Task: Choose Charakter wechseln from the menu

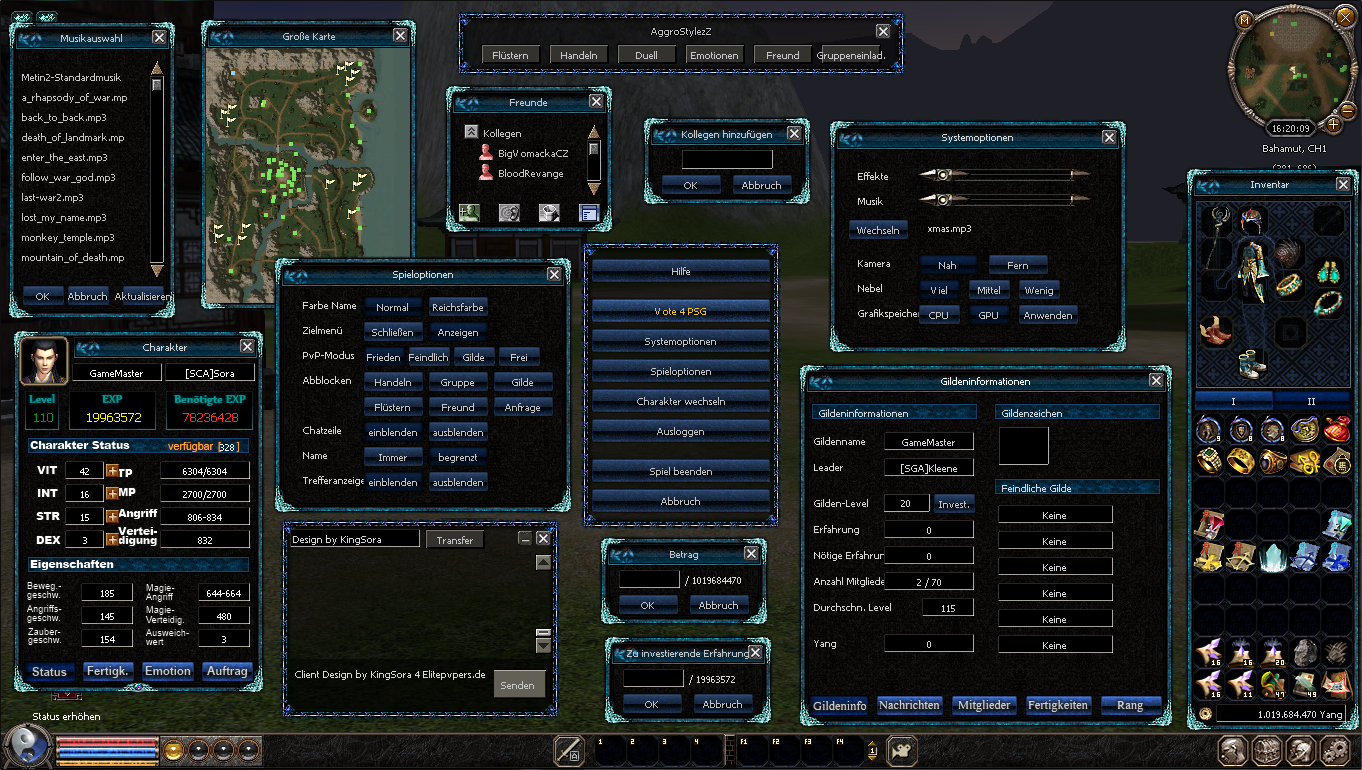Action: pos(680,402)
